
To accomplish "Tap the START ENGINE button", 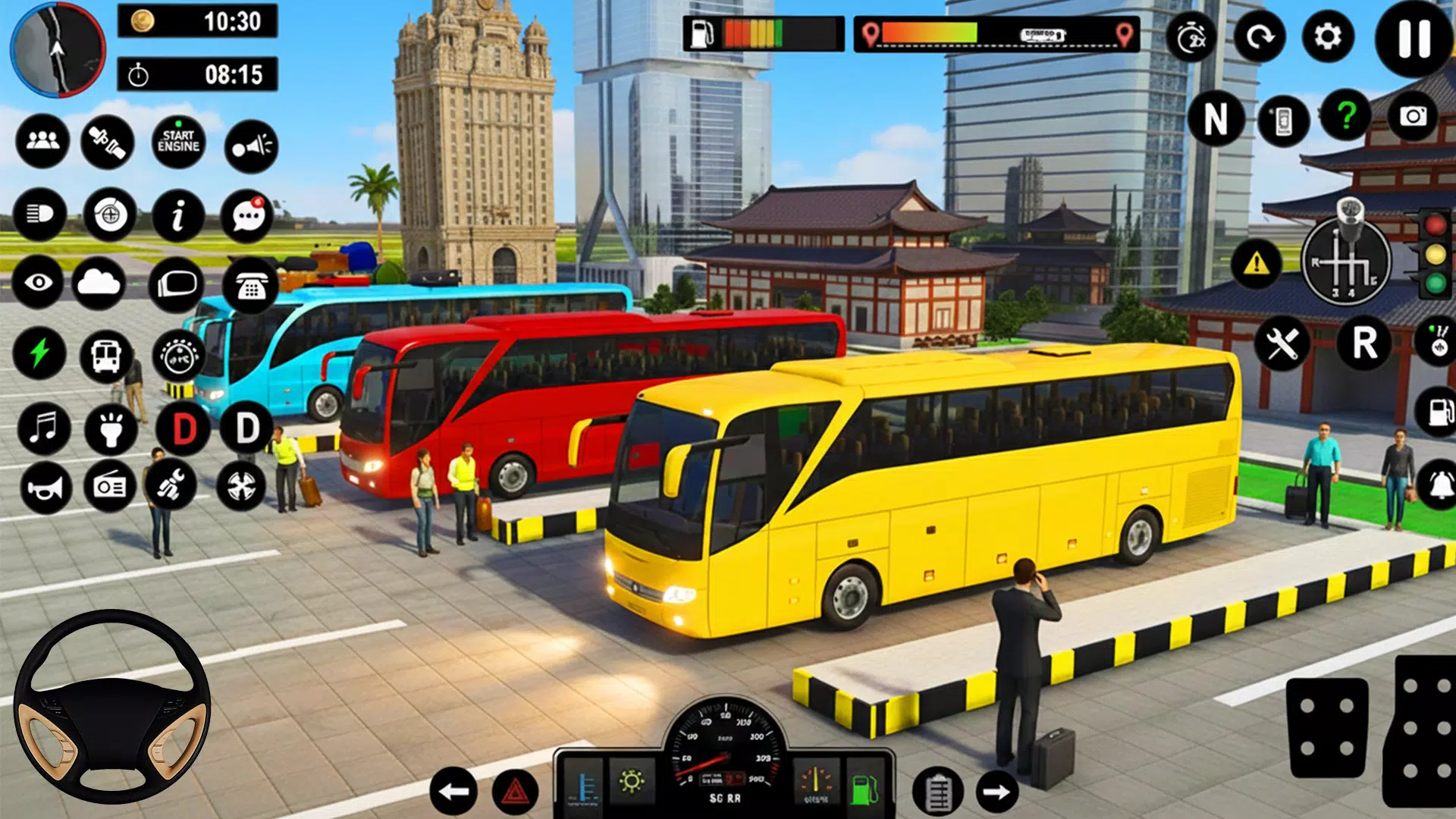I will click(x=179, y=142).
